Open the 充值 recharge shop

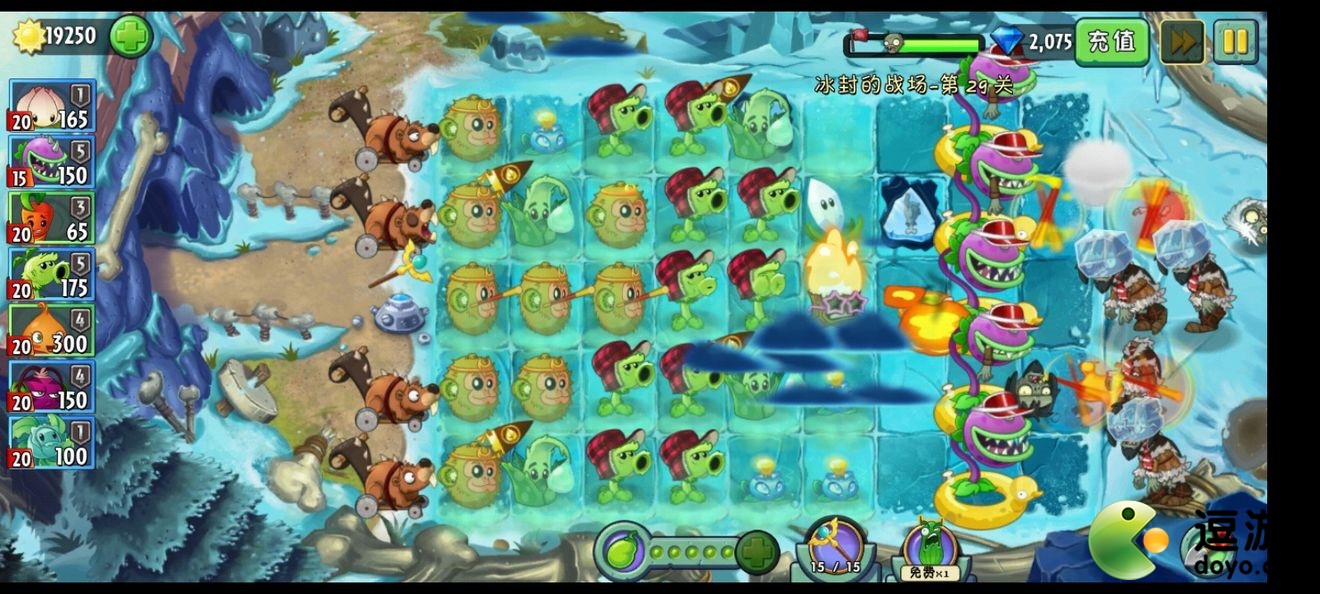point(1111,42)
